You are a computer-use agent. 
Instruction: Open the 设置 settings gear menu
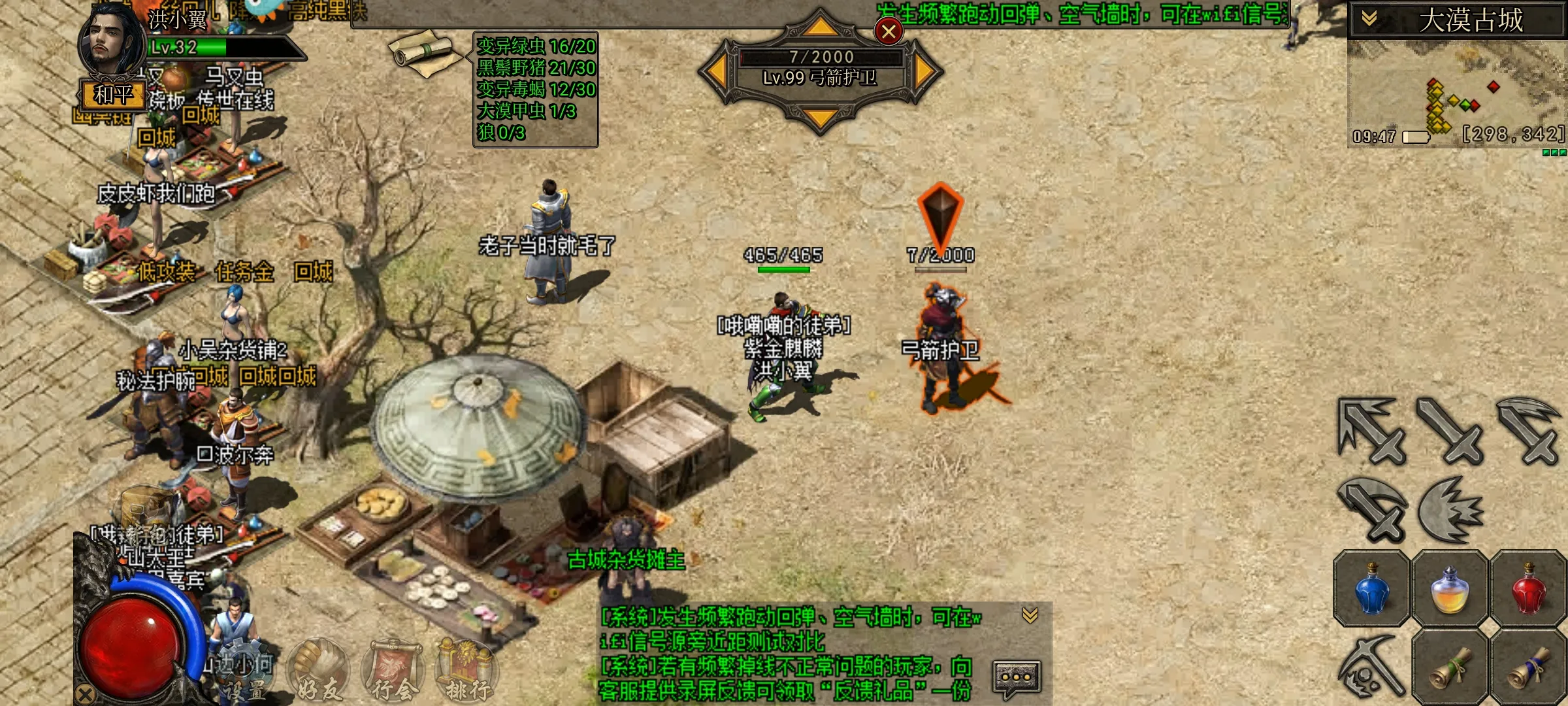[243, 670]
